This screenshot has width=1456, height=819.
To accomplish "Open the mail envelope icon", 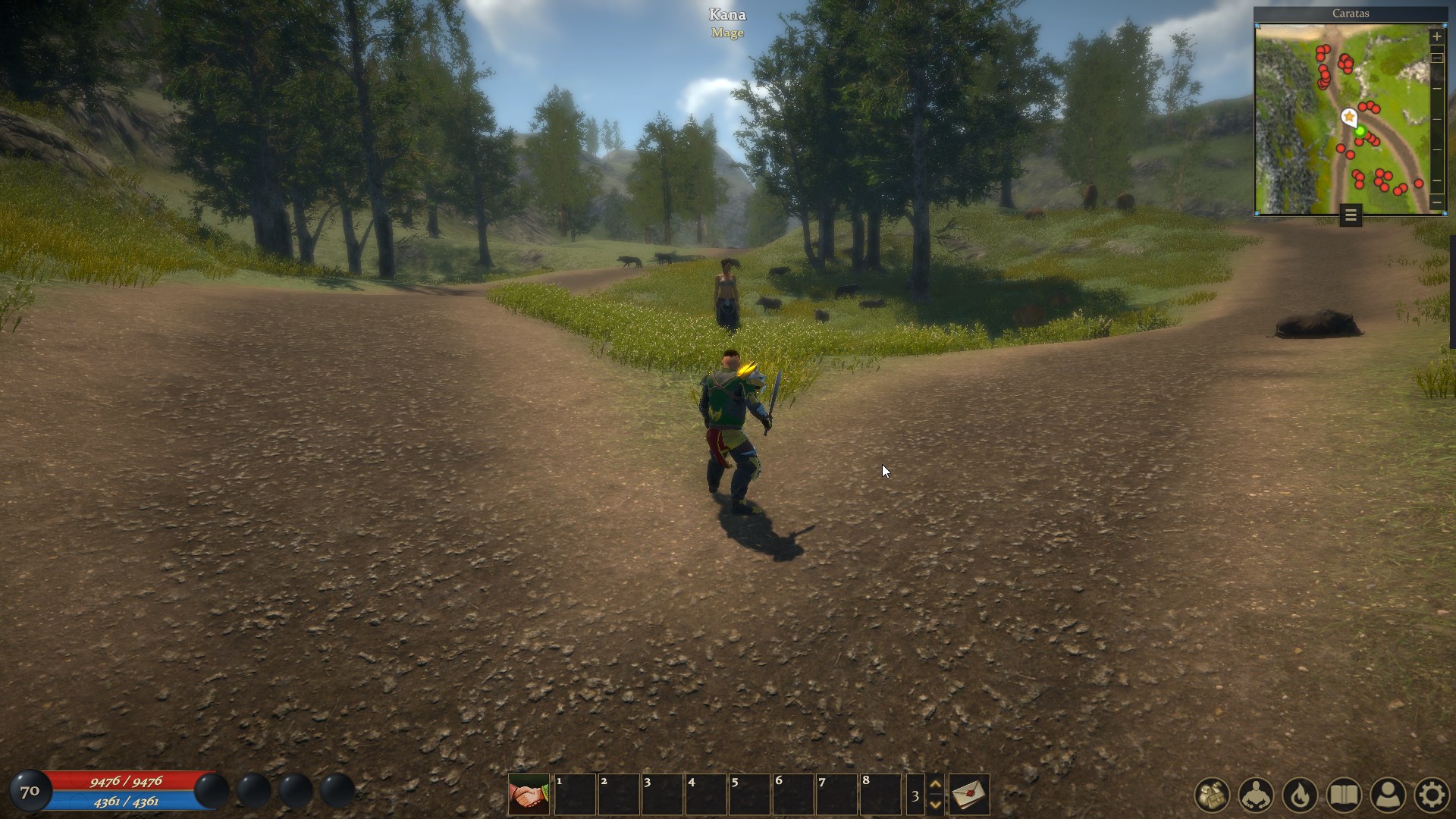I will pyautogui.click(x=969, y=794).
